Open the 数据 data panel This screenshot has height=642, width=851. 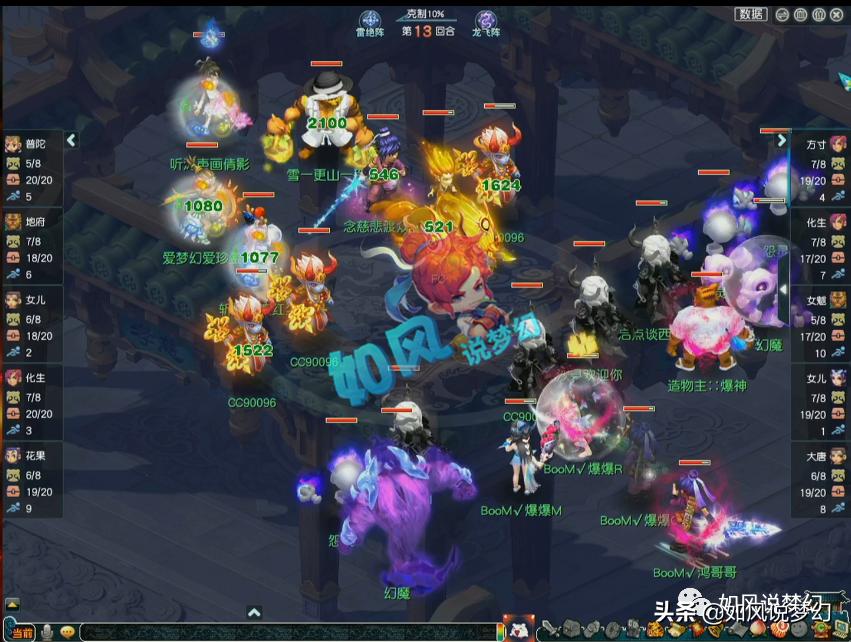point(751,14)
